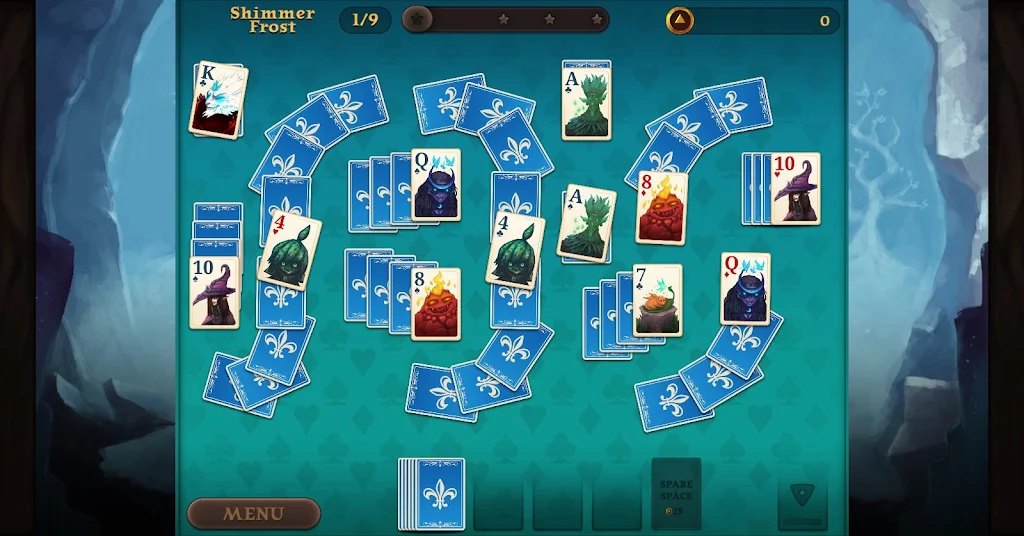Select the King of clubs card
Viewport: 1024px width, 536px height.
tap(218, 100)
